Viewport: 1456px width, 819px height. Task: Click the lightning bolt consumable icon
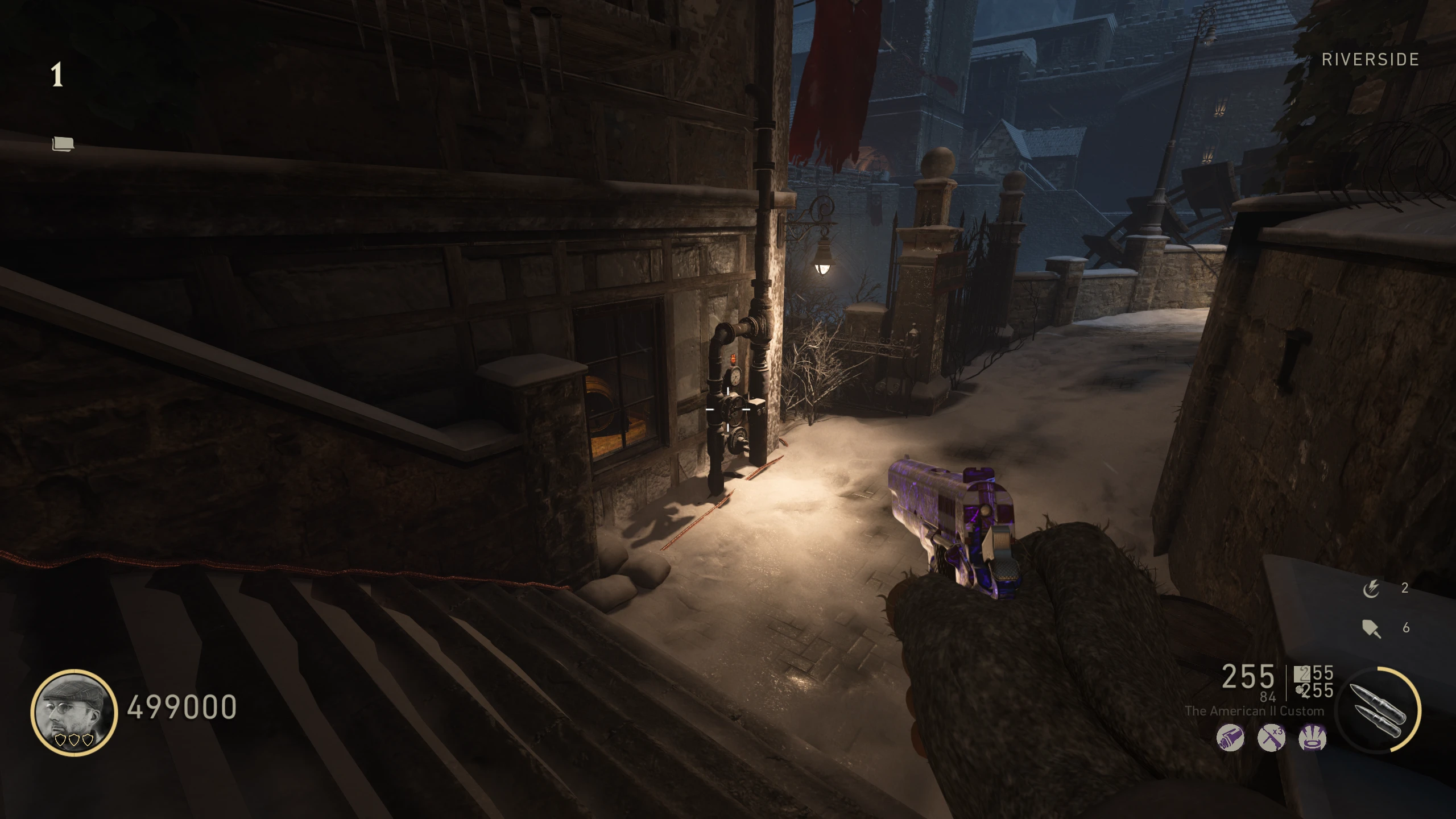click(x=1371, y=589)
